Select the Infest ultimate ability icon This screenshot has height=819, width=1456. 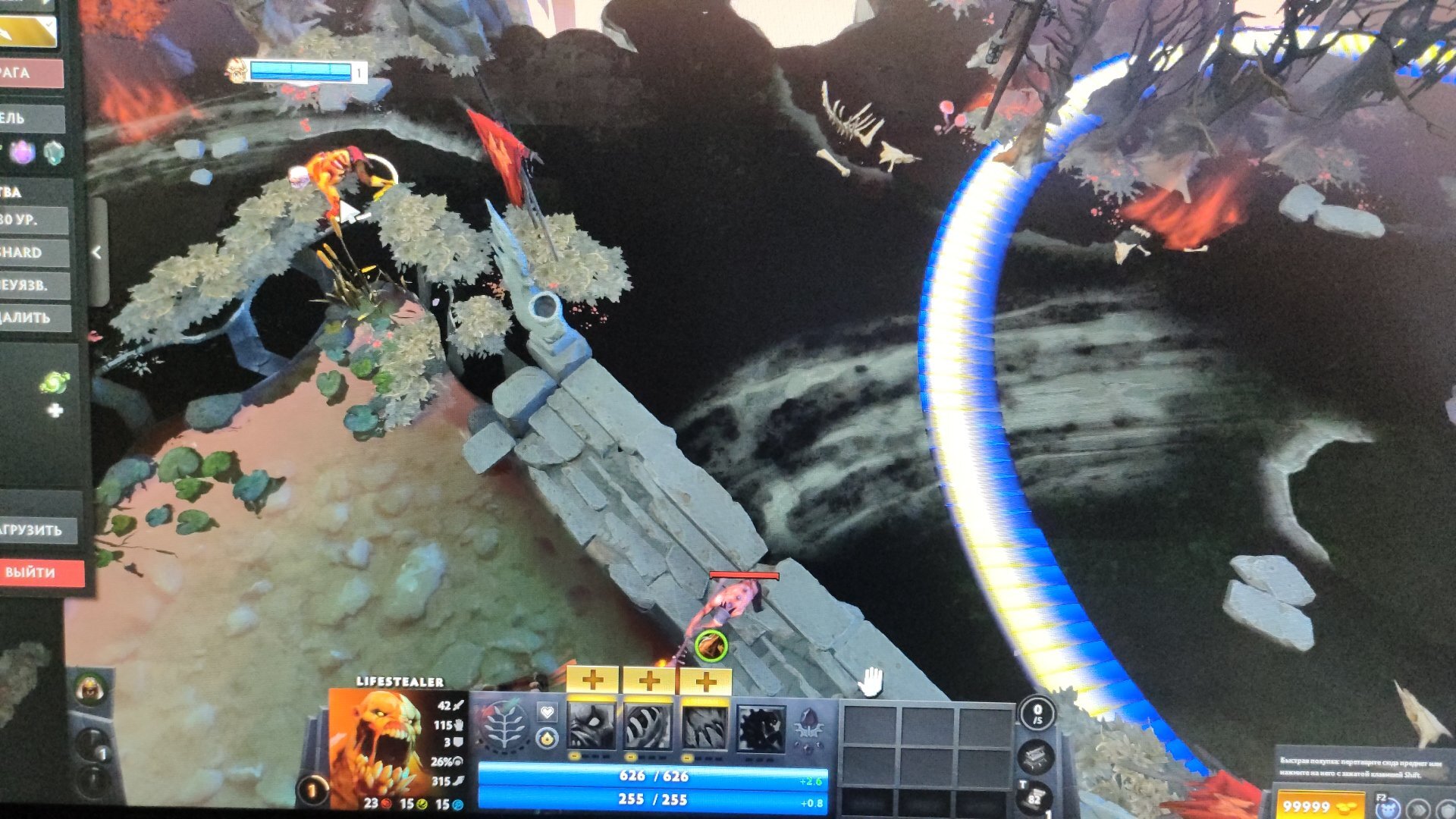[761, 728]
